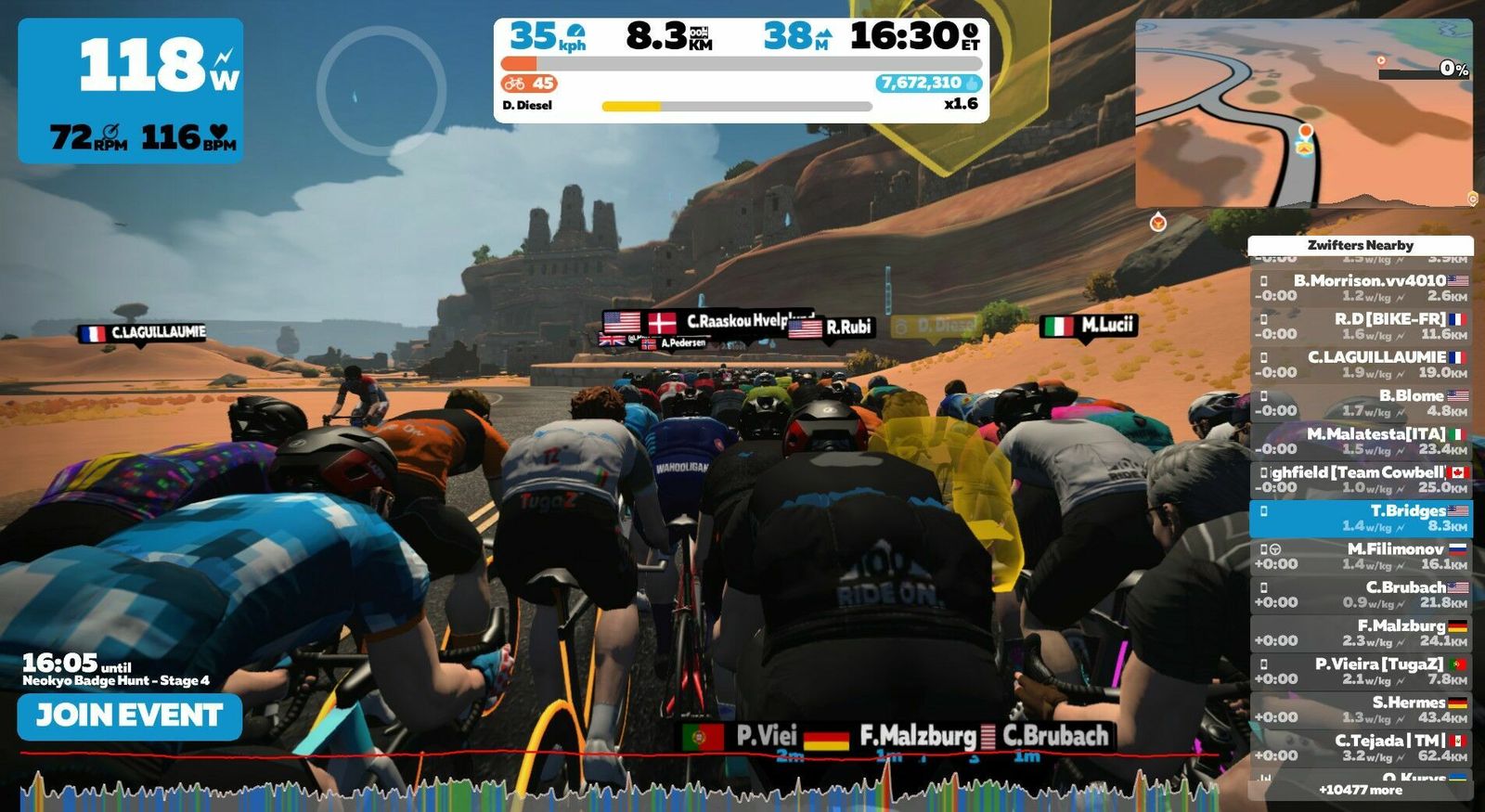1485x812 pixels.
Task: Show the +10477 more riders
Action: point(1361,790)
